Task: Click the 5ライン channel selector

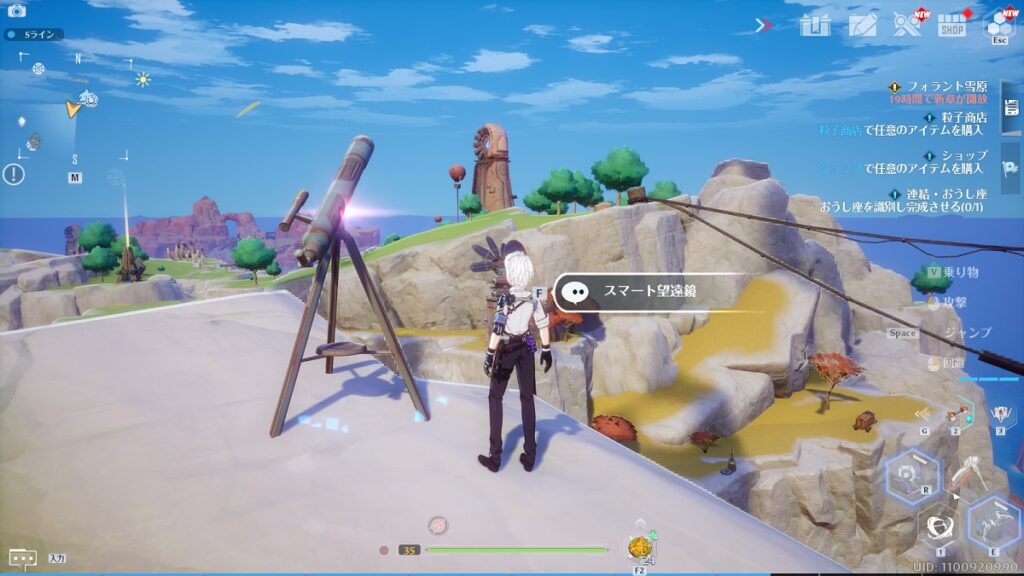Action: coord(35,34)
